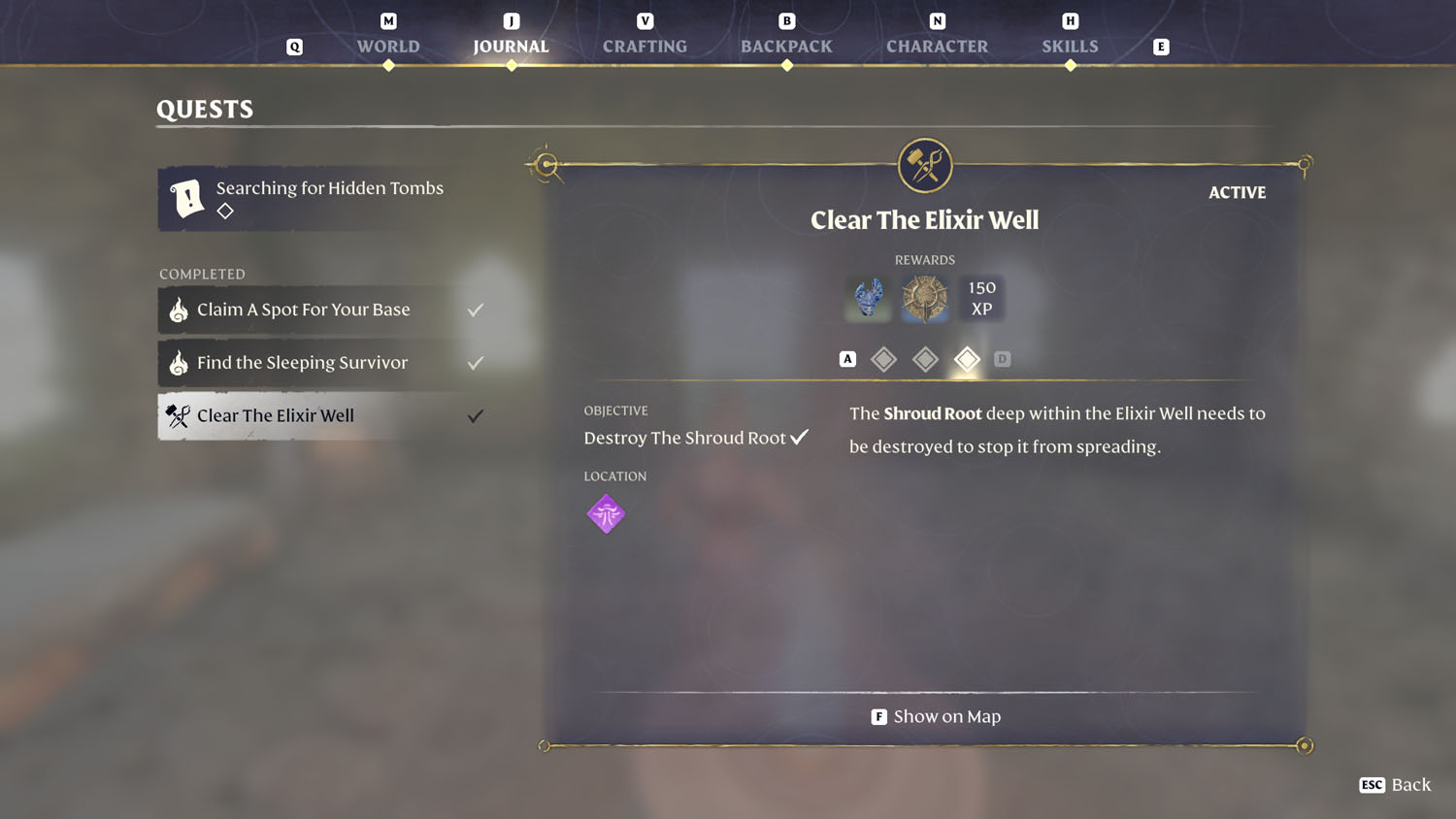Image resolution: width=1456 pixels, height=819 pixels.
Task: Select the highlighted third diamond tier indicator
Action: click(967, 358)
